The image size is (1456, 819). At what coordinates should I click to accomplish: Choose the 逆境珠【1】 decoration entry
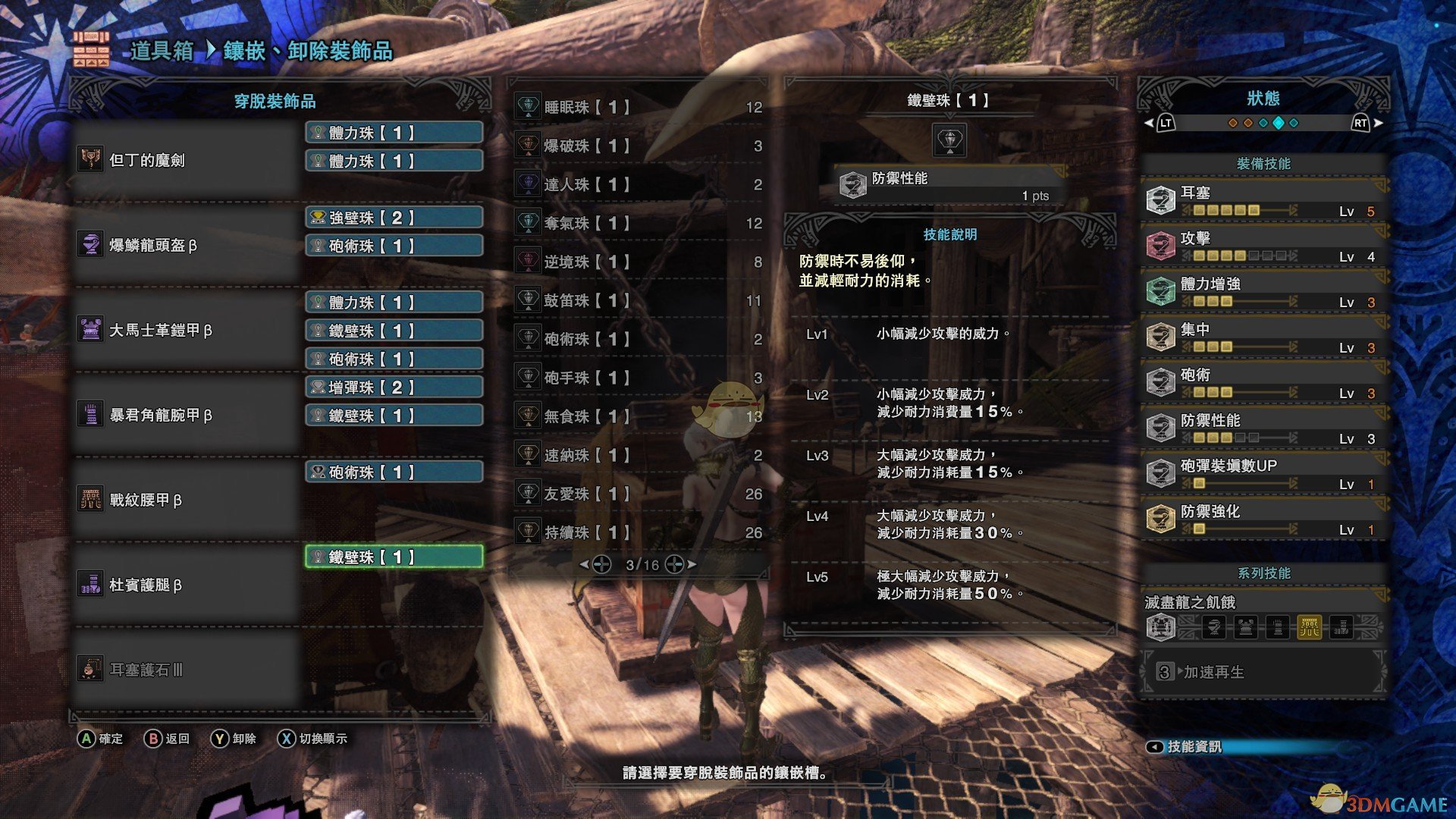(637, 262)
